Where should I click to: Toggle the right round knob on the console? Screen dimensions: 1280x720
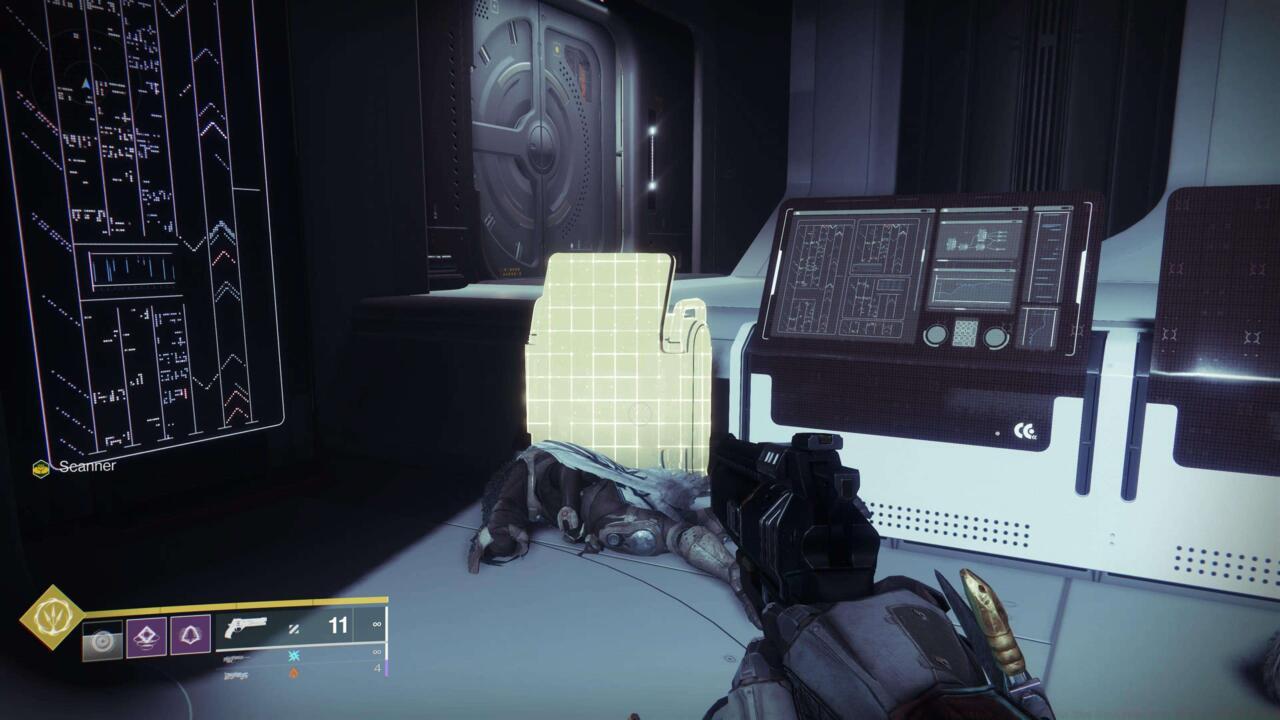[995, 336]
